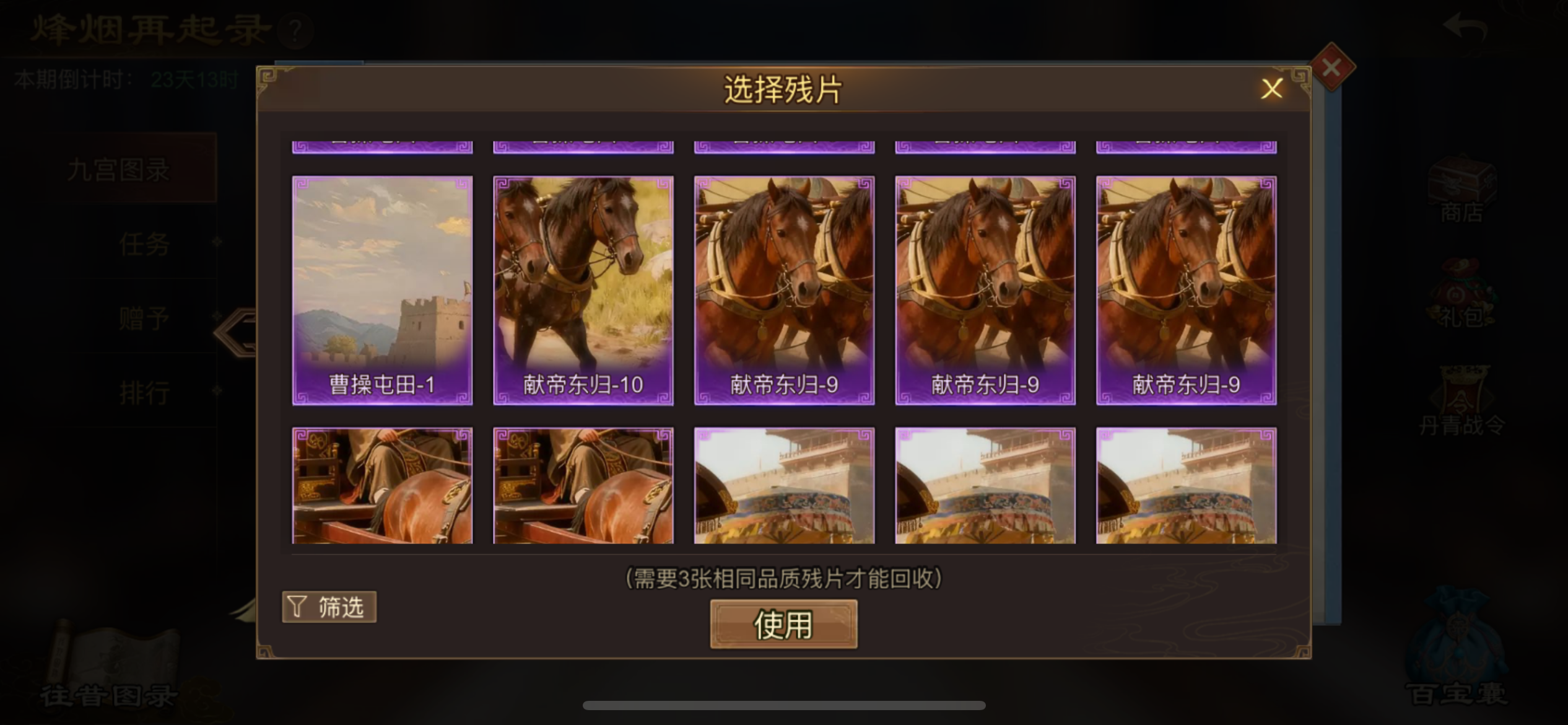Select the 曹操屯田-1 fragment card

tap(382, 289)
